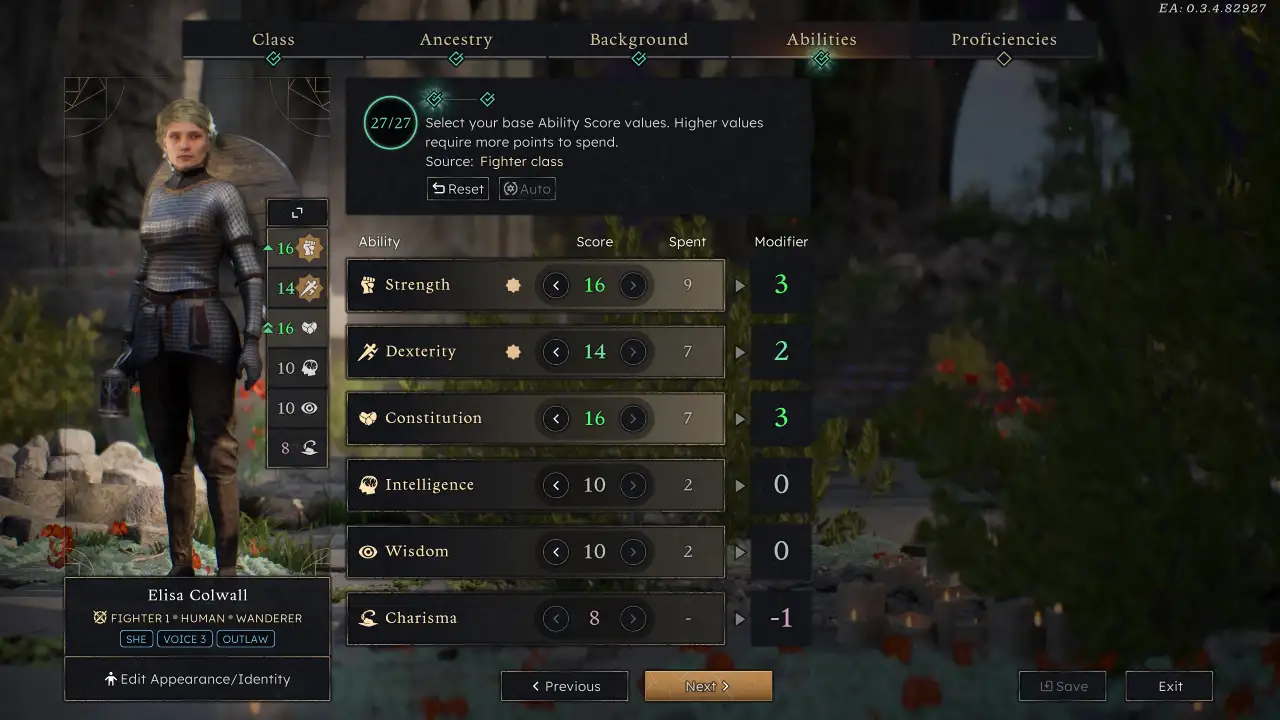
Task: Switch to the Proficiencies tab
Action: pos(1004,39)
